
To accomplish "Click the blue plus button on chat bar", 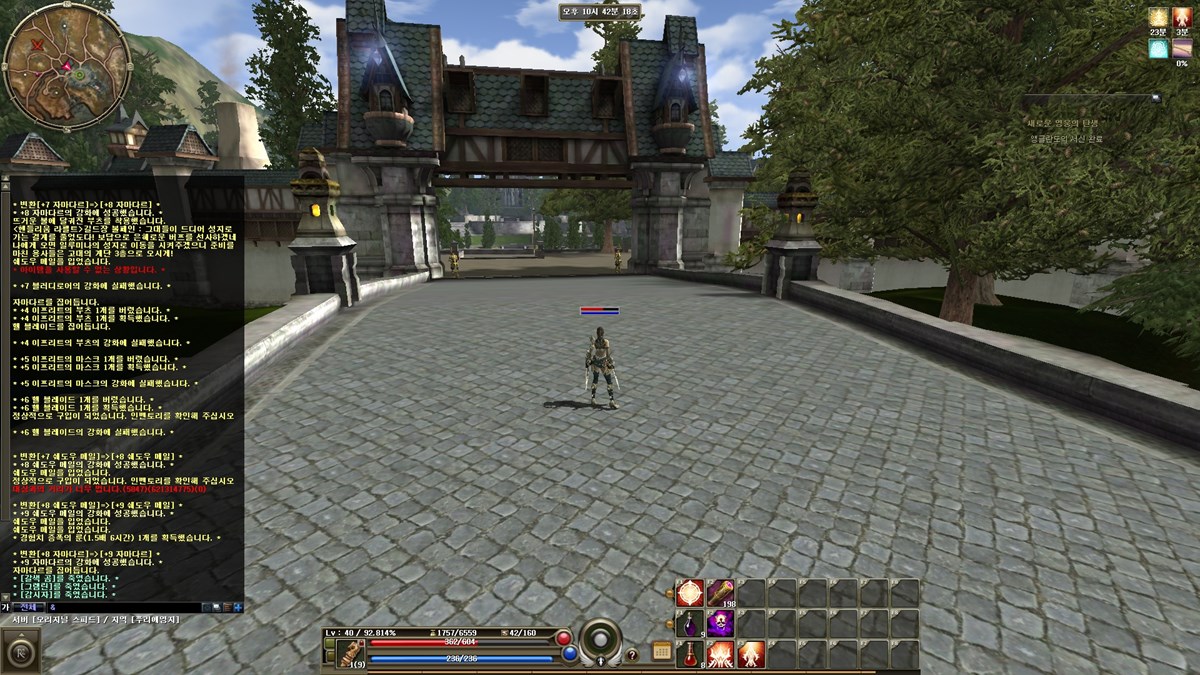I will [x=237, y=607].
